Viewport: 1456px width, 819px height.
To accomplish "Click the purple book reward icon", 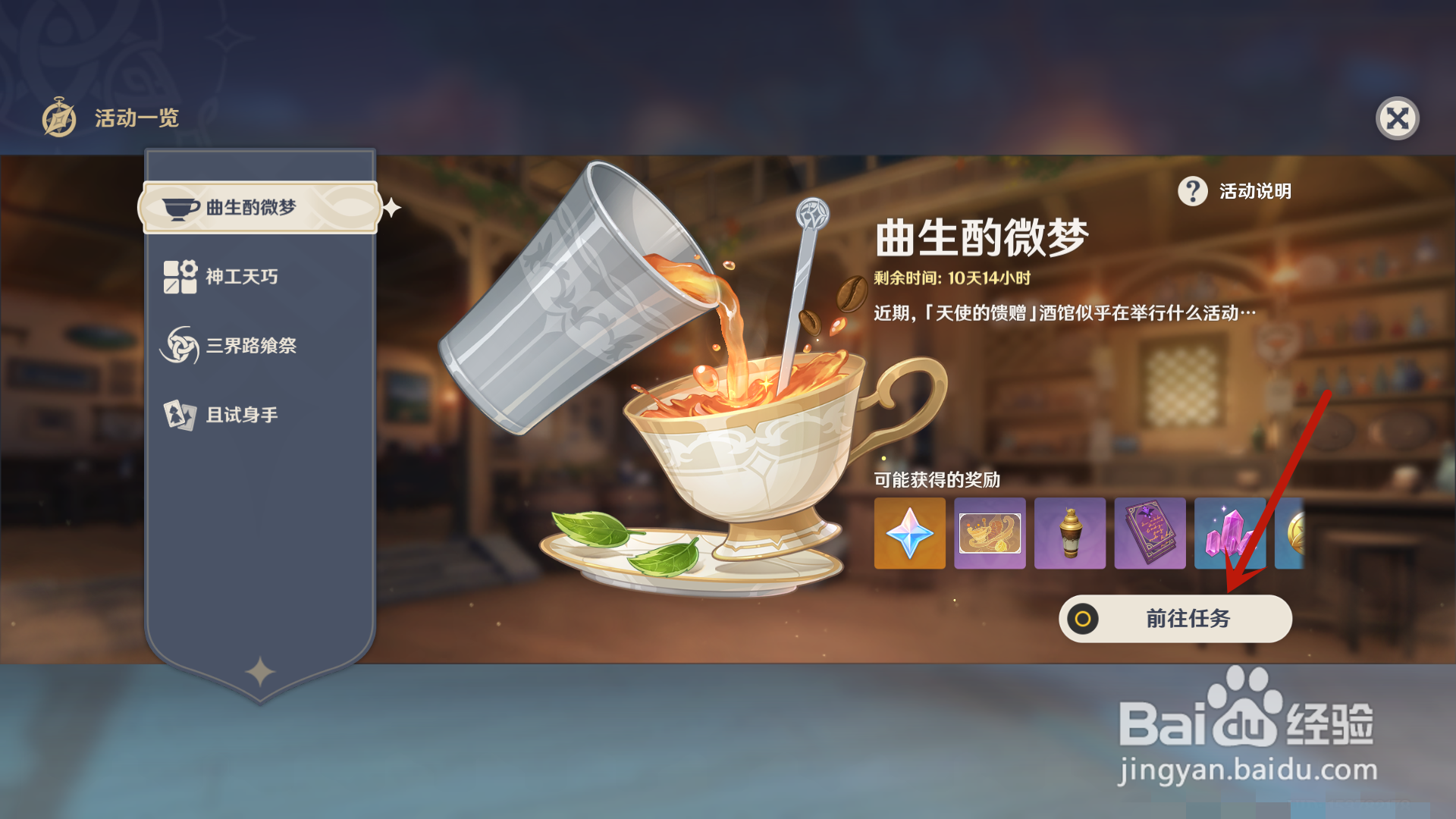I will 1150,532.
